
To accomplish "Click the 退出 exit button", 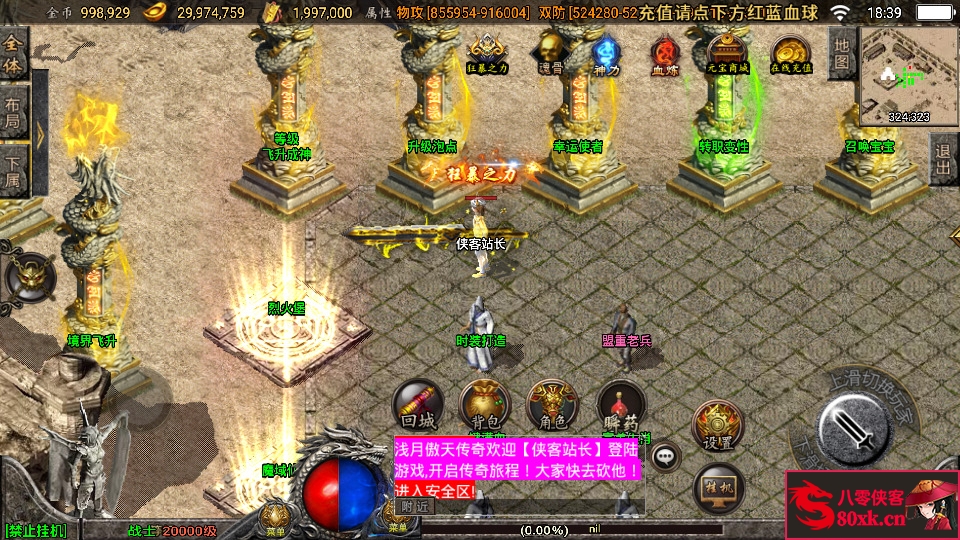I will coord(943,159).
